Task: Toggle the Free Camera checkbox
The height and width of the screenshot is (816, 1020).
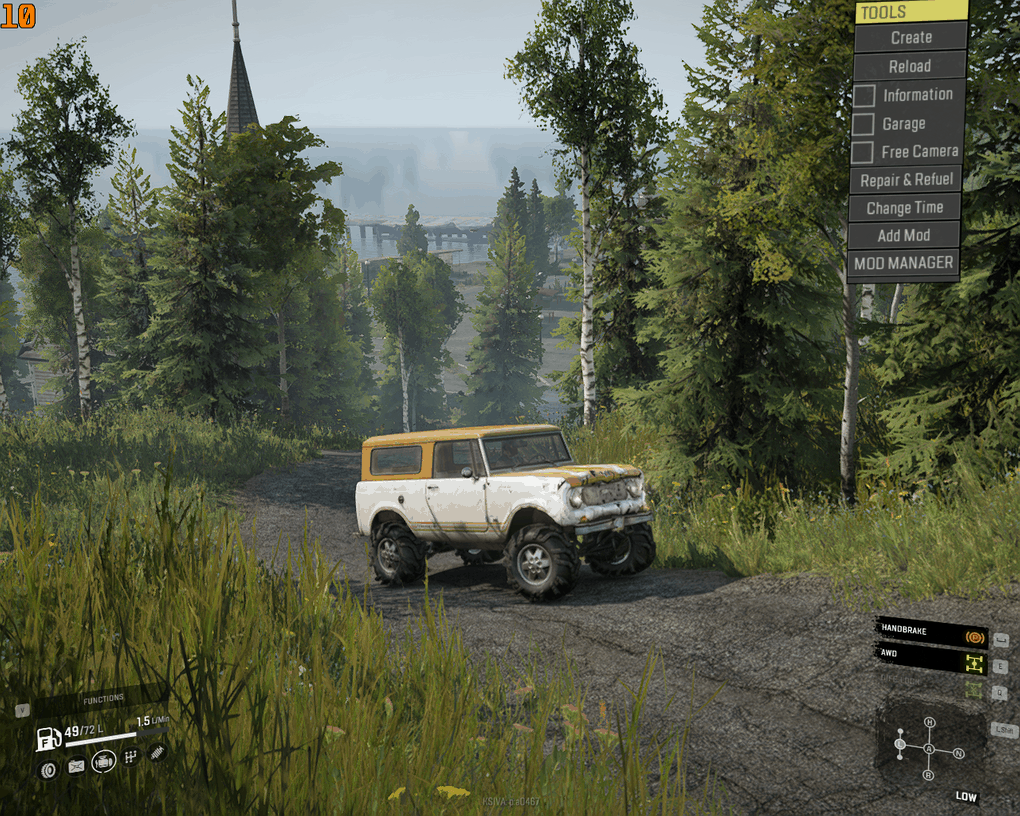Action: [862, 152]
